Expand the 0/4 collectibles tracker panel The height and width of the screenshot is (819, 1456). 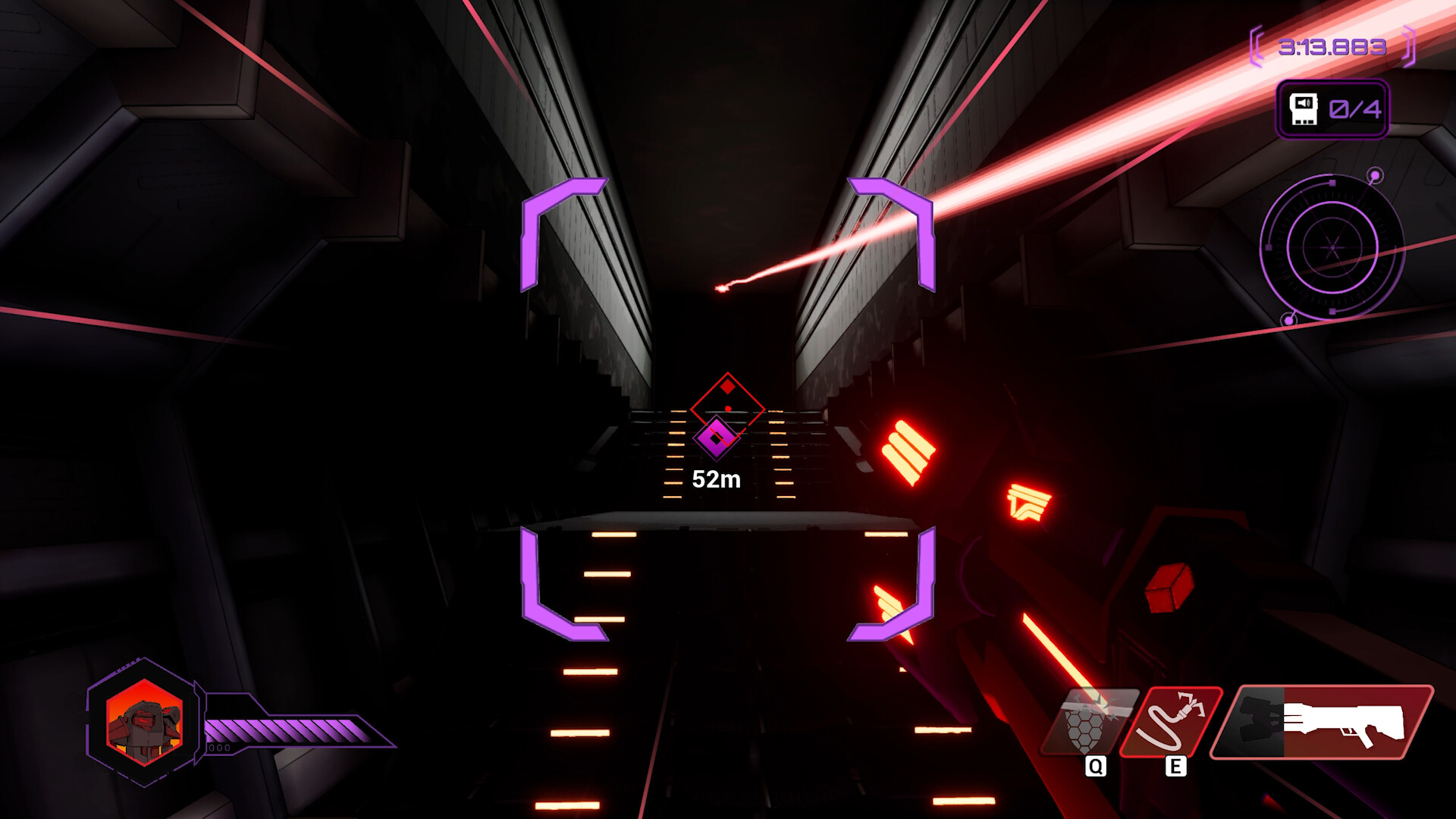1331,109
